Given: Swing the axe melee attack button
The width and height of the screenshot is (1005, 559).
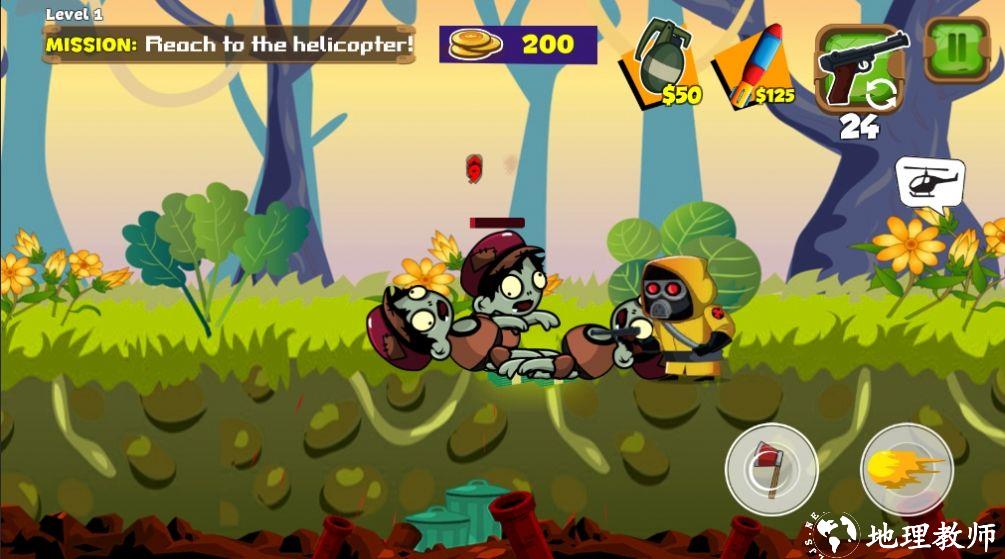Looking at the screenshot, I should (x=771, y=468).
